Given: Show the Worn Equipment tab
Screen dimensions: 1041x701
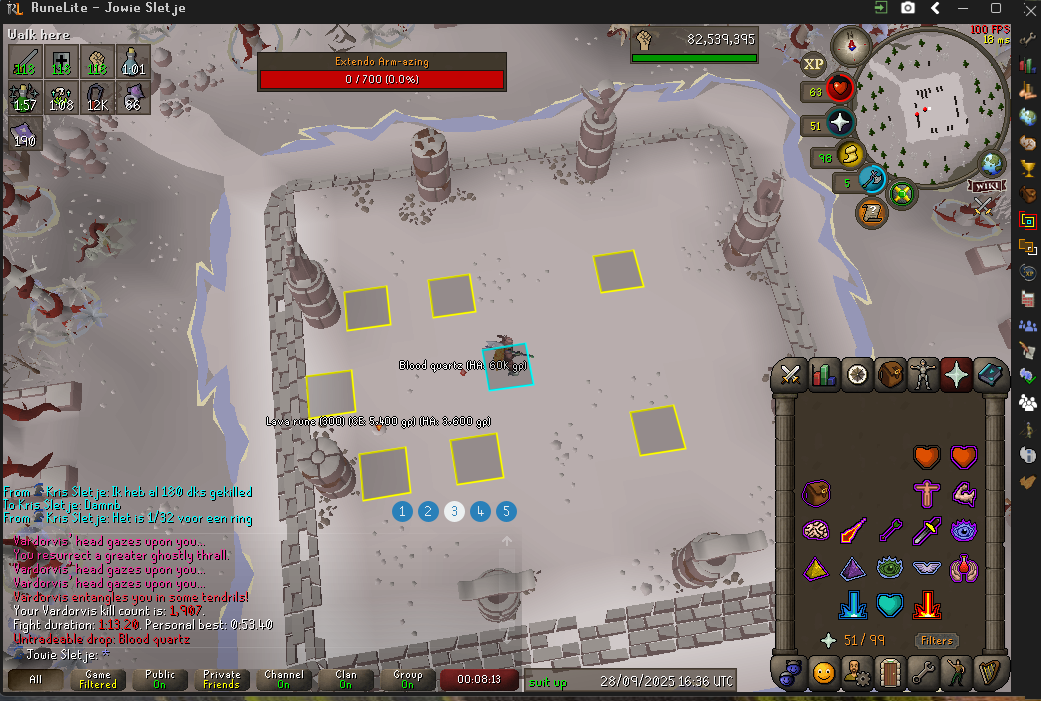Looking at the screenshot, I should 923,375.
